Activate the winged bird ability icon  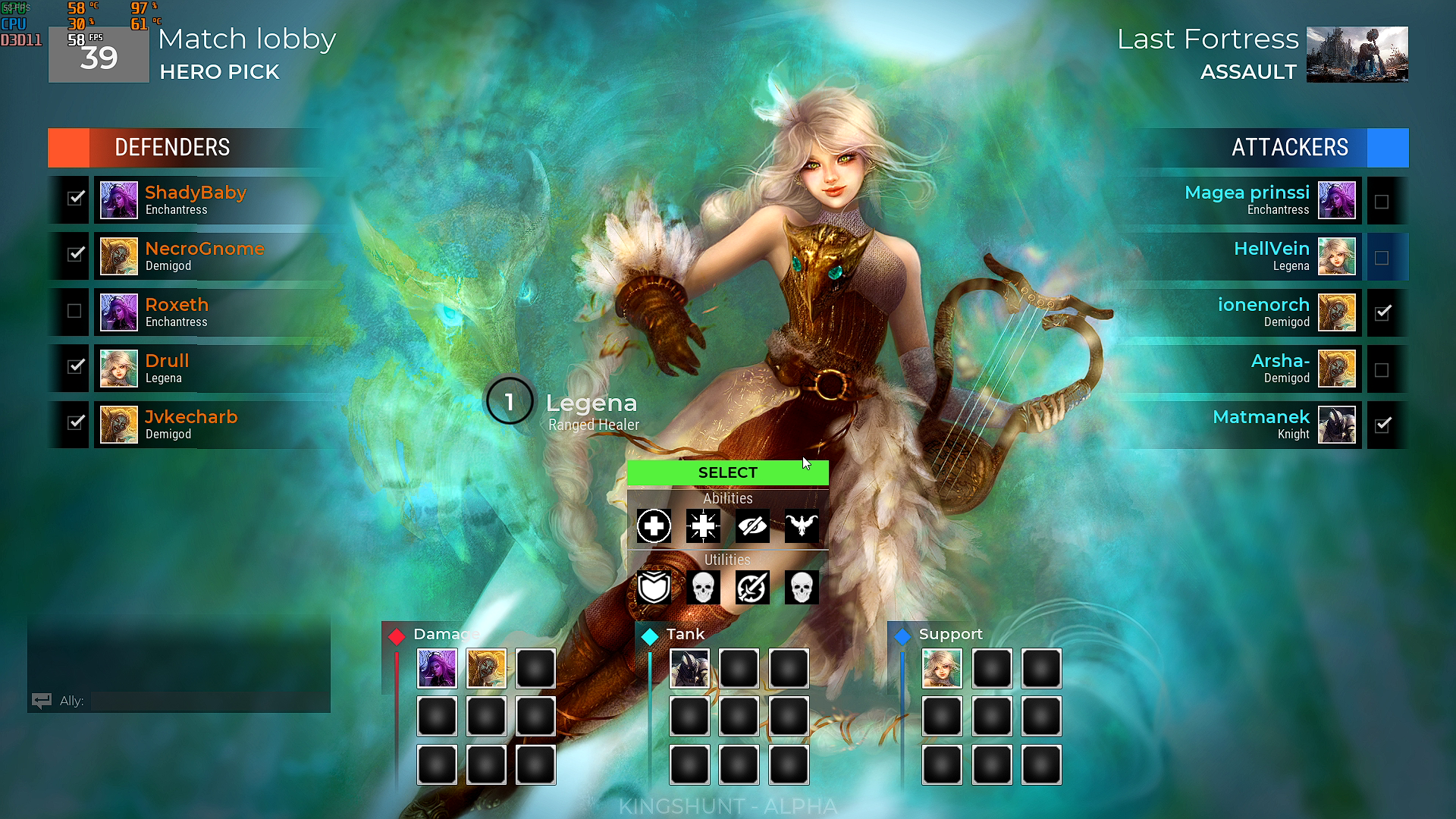click(802, 526)
